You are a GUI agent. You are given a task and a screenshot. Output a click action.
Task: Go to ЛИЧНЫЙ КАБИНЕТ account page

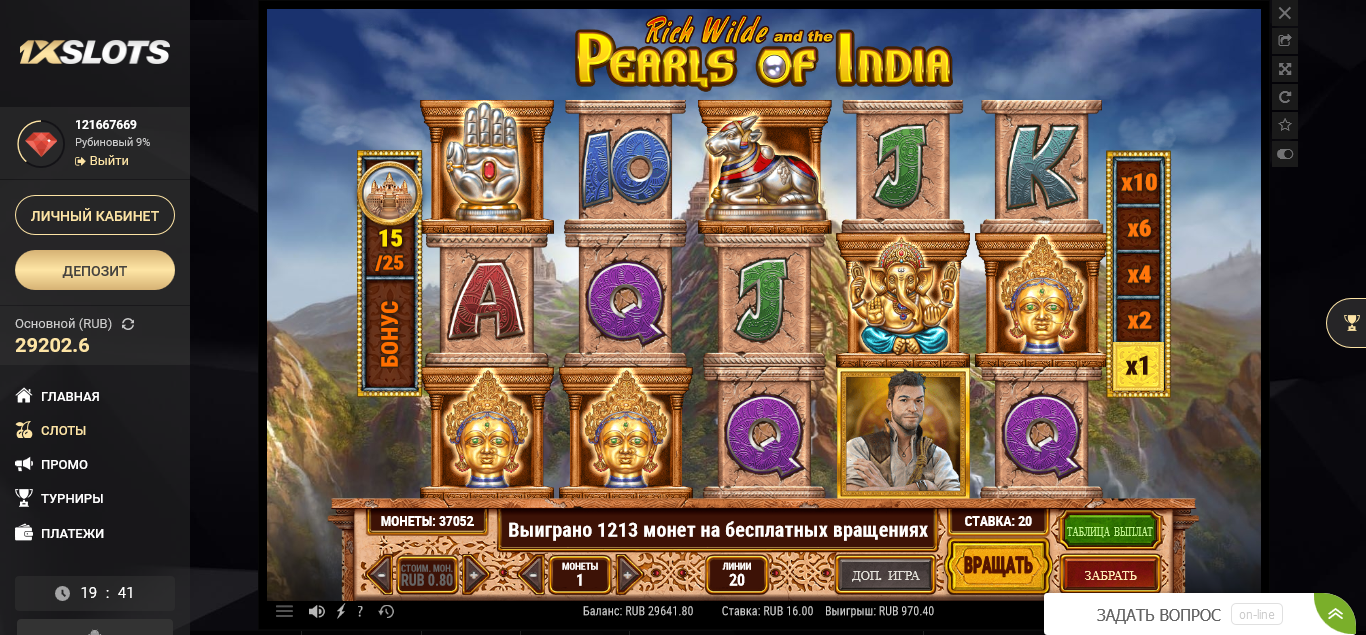95,215
